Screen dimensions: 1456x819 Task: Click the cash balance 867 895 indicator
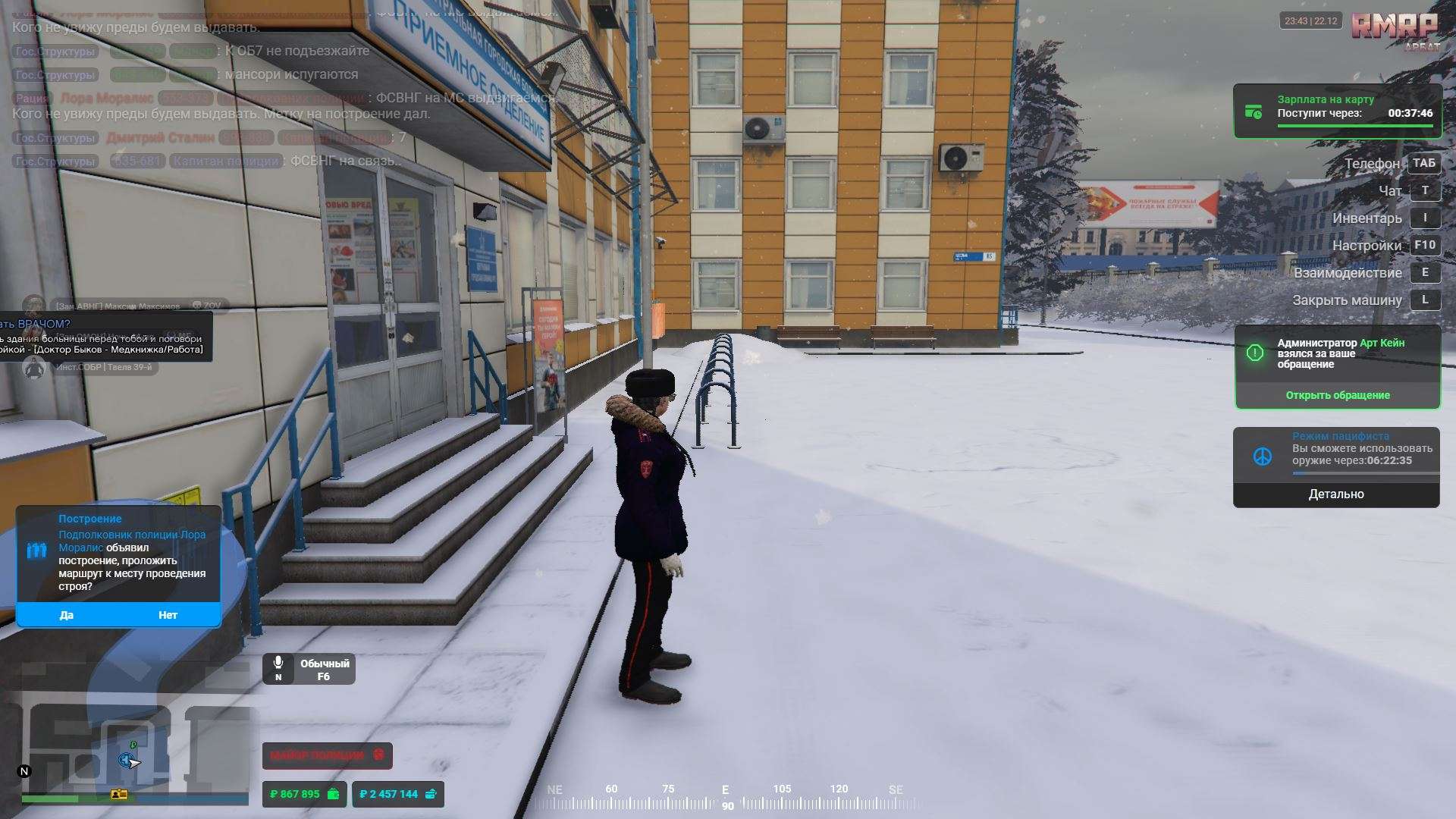305,794
